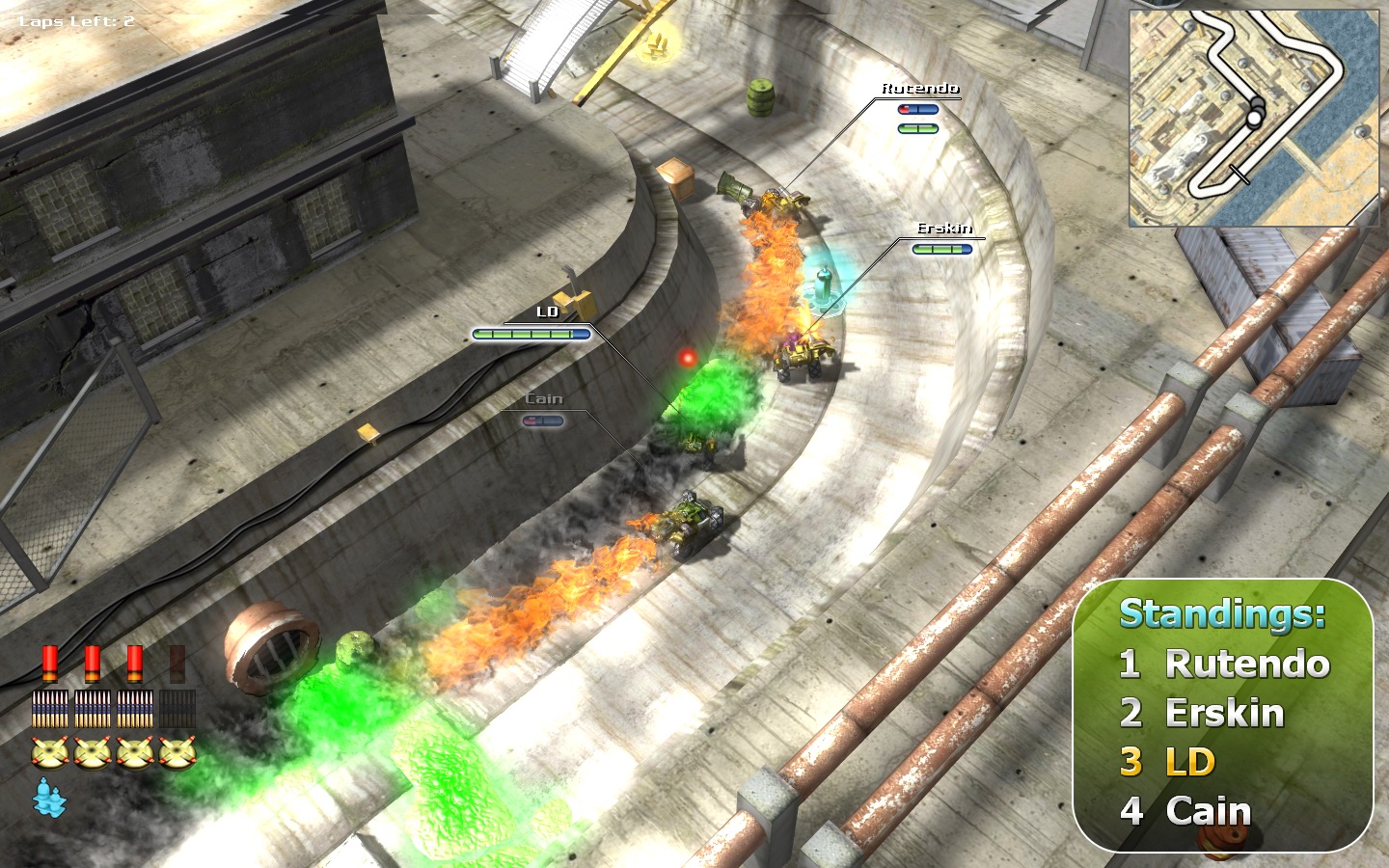Select the first shotgun shell ammo icon
Viewport: 1389px width, 868px height.
click(x=50, y=664)
